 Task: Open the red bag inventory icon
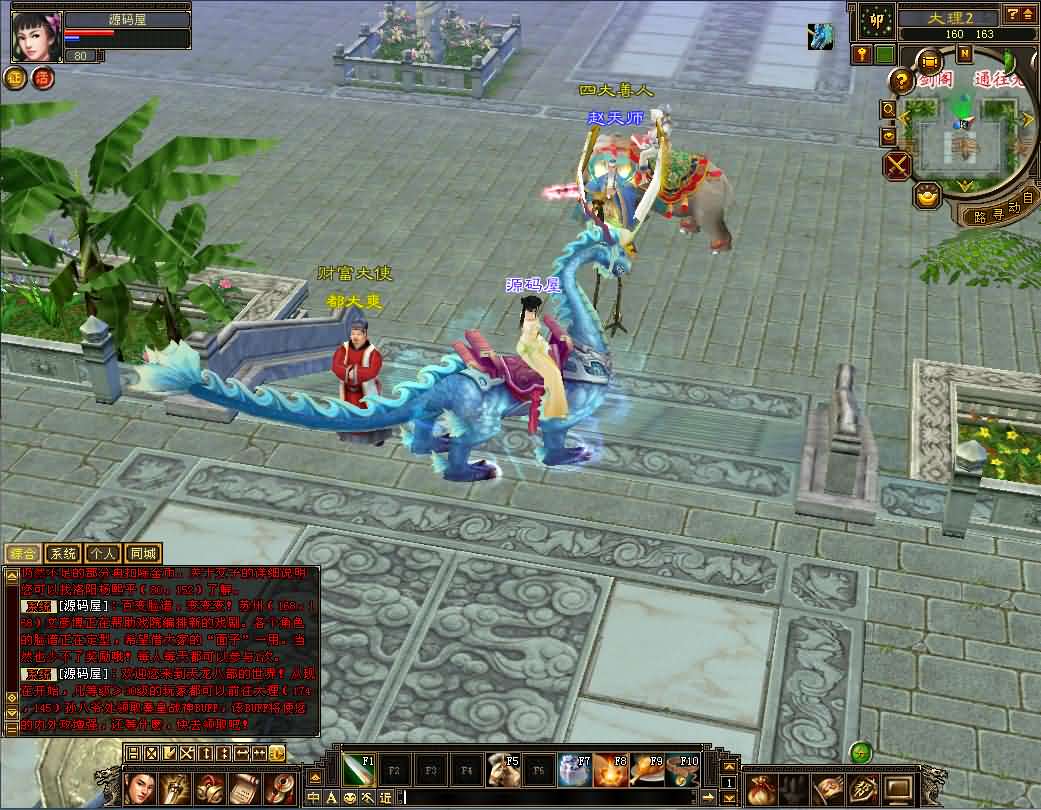760,789
